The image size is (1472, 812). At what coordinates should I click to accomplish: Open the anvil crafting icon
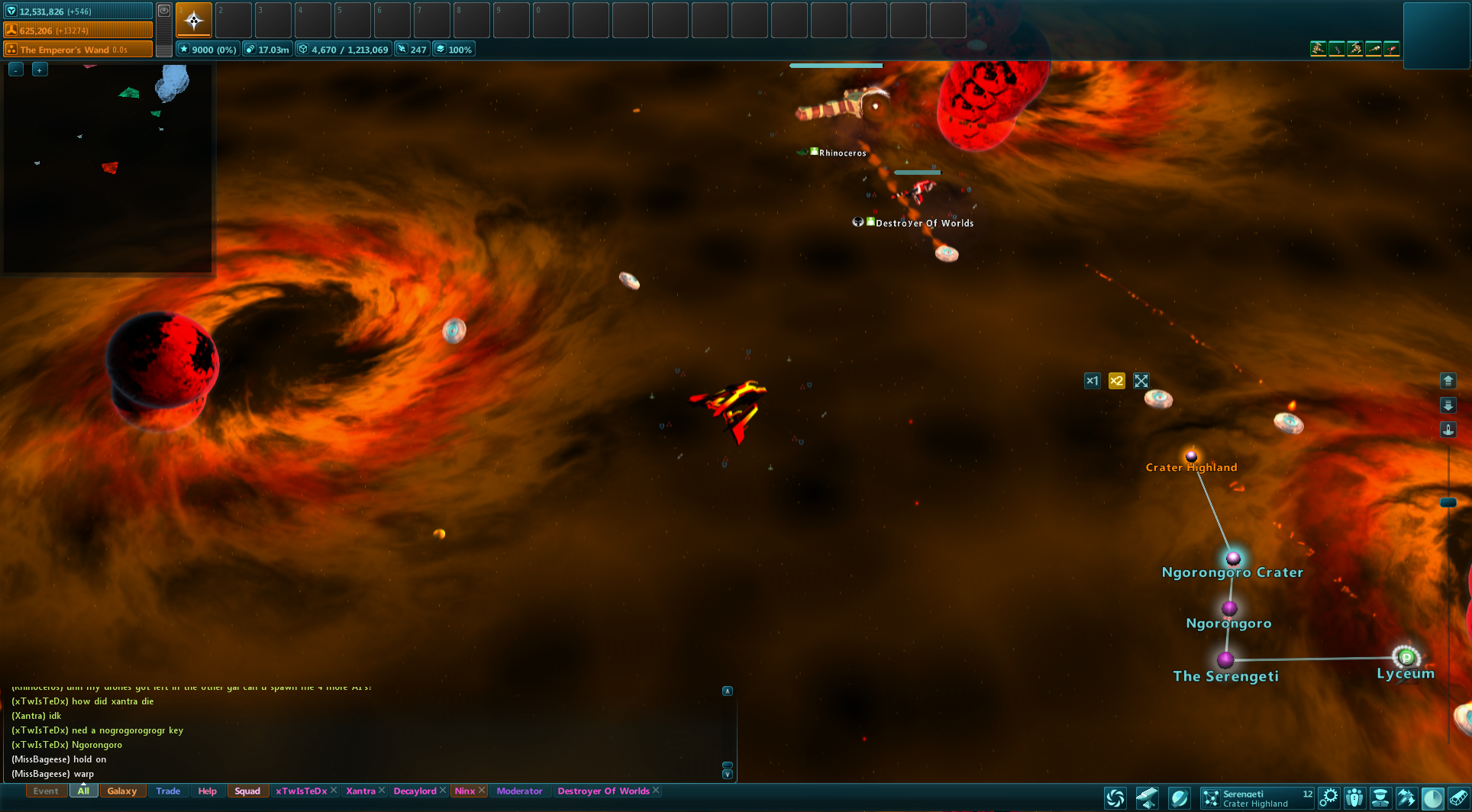click(1146, 798)
